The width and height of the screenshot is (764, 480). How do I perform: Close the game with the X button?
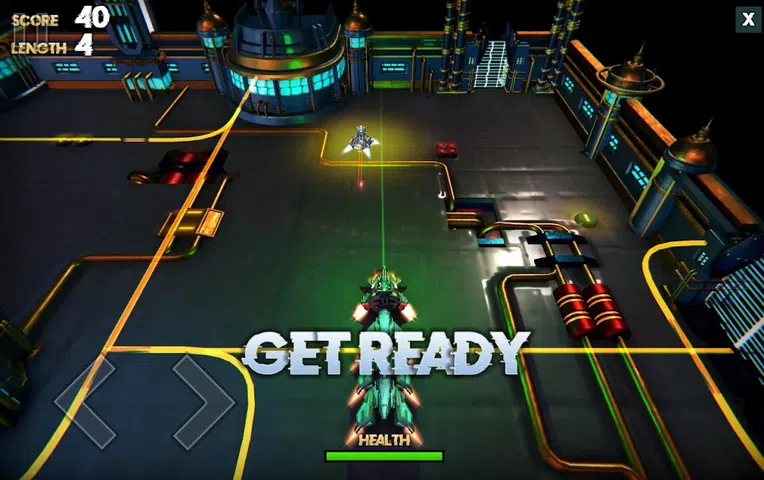[747, 19]
